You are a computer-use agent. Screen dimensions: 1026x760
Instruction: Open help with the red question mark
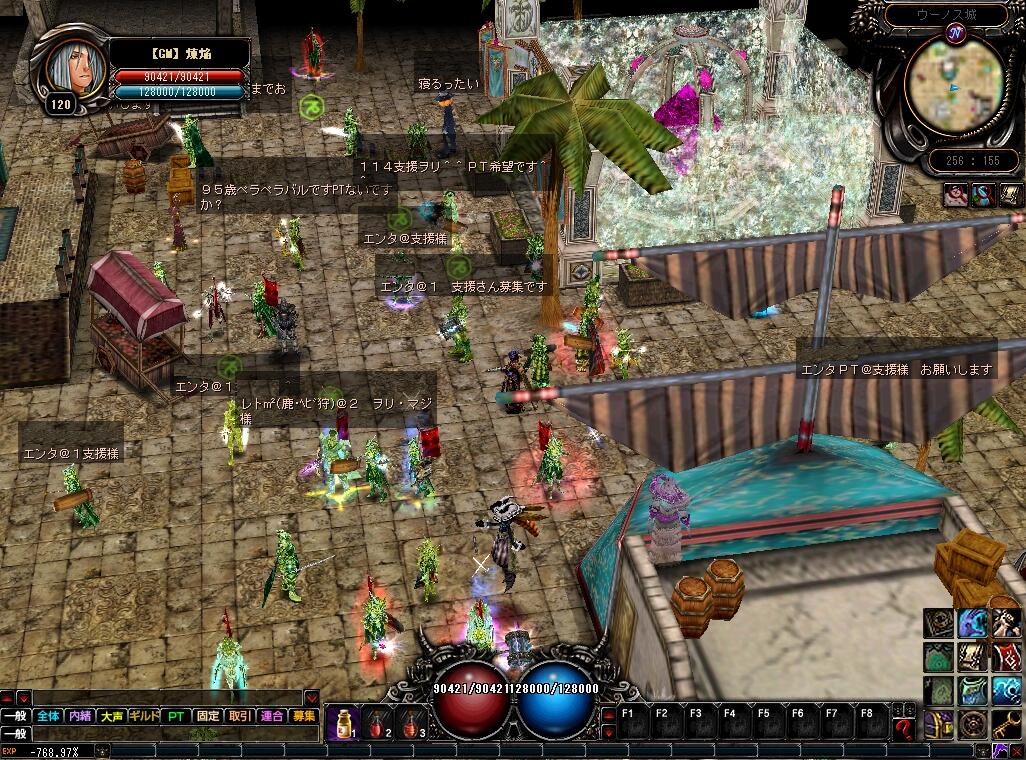tap(904, 727)
